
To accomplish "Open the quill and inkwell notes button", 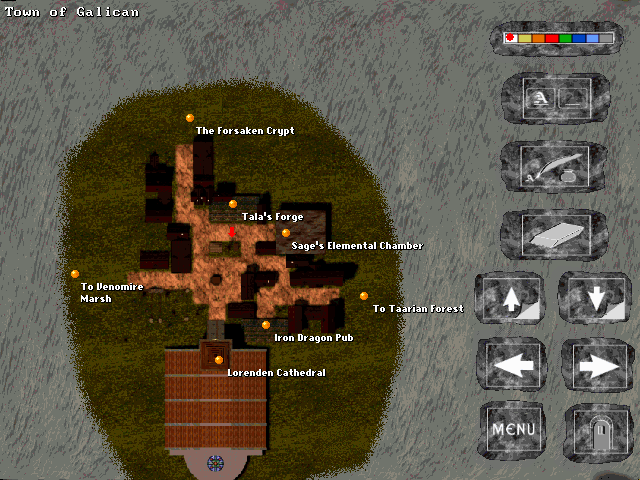I will pyautogui.click(x=554, y=166).
